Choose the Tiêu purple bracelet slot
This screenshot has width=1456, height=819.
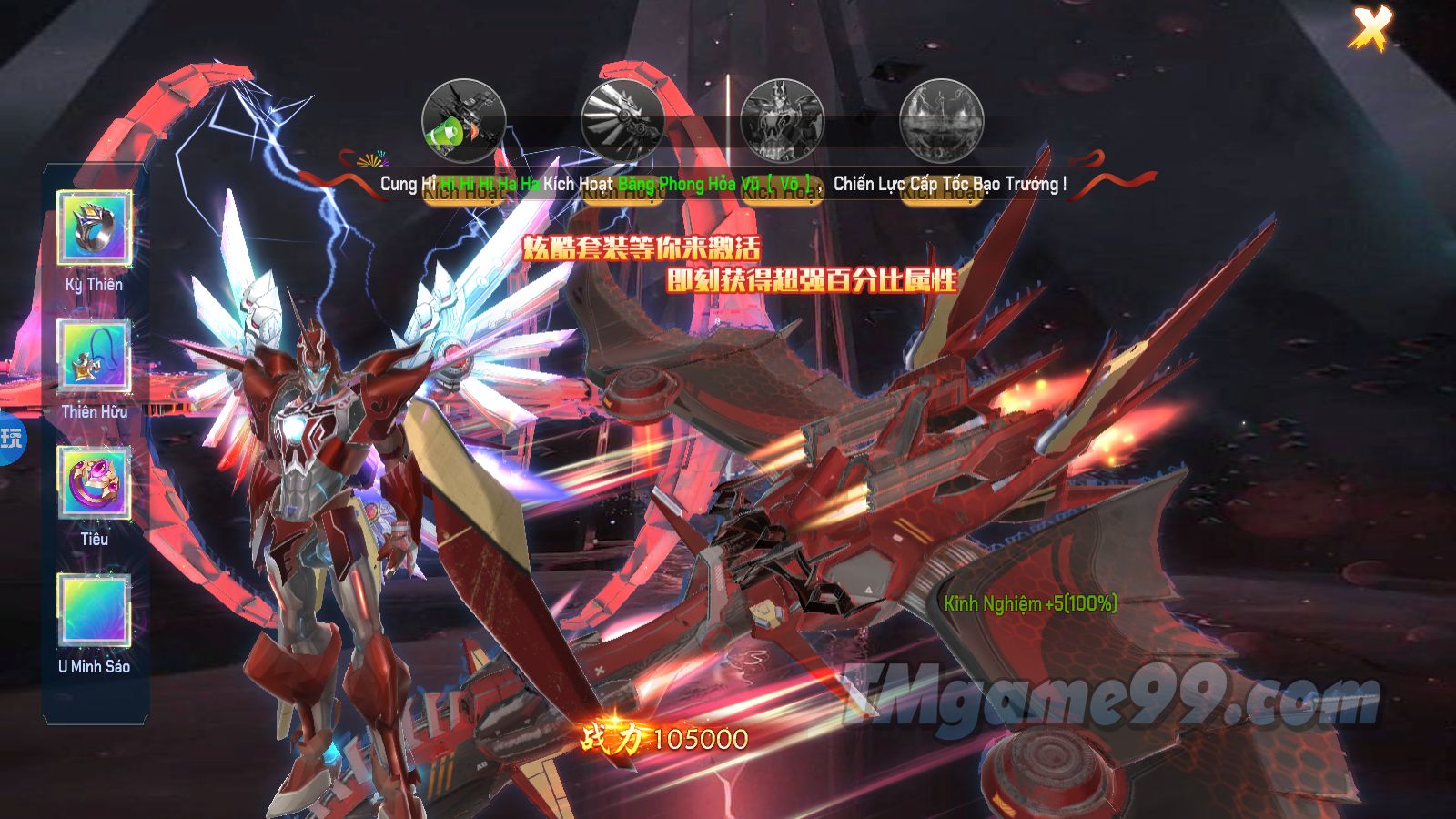95,482
